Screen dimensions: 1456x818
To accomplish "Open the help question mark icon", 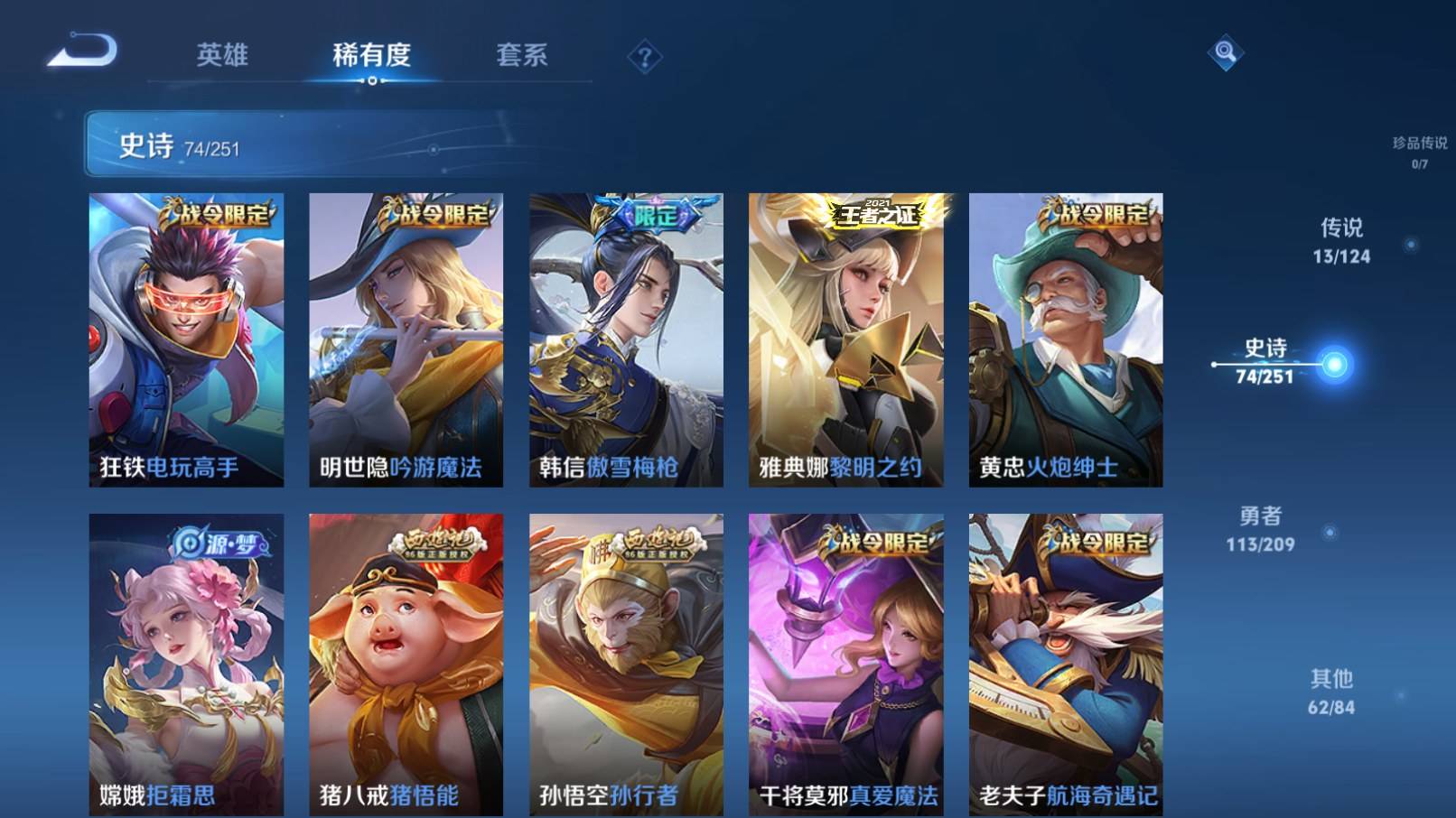I will coord(644,57).
